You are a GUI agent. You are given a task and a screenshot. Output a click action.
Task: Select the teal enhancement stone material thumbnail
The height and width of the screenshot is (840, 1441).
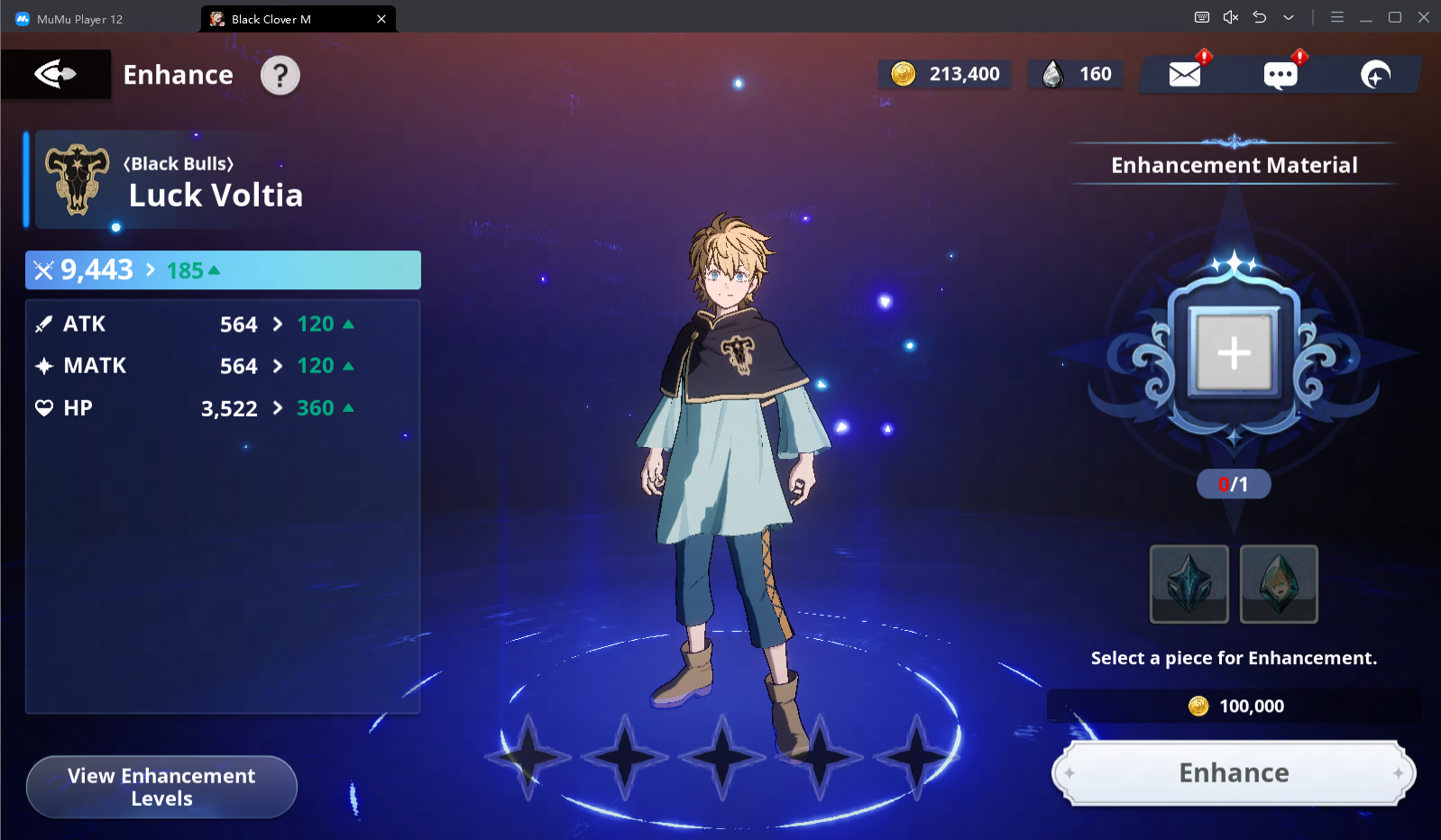(x=1189, y=584)
